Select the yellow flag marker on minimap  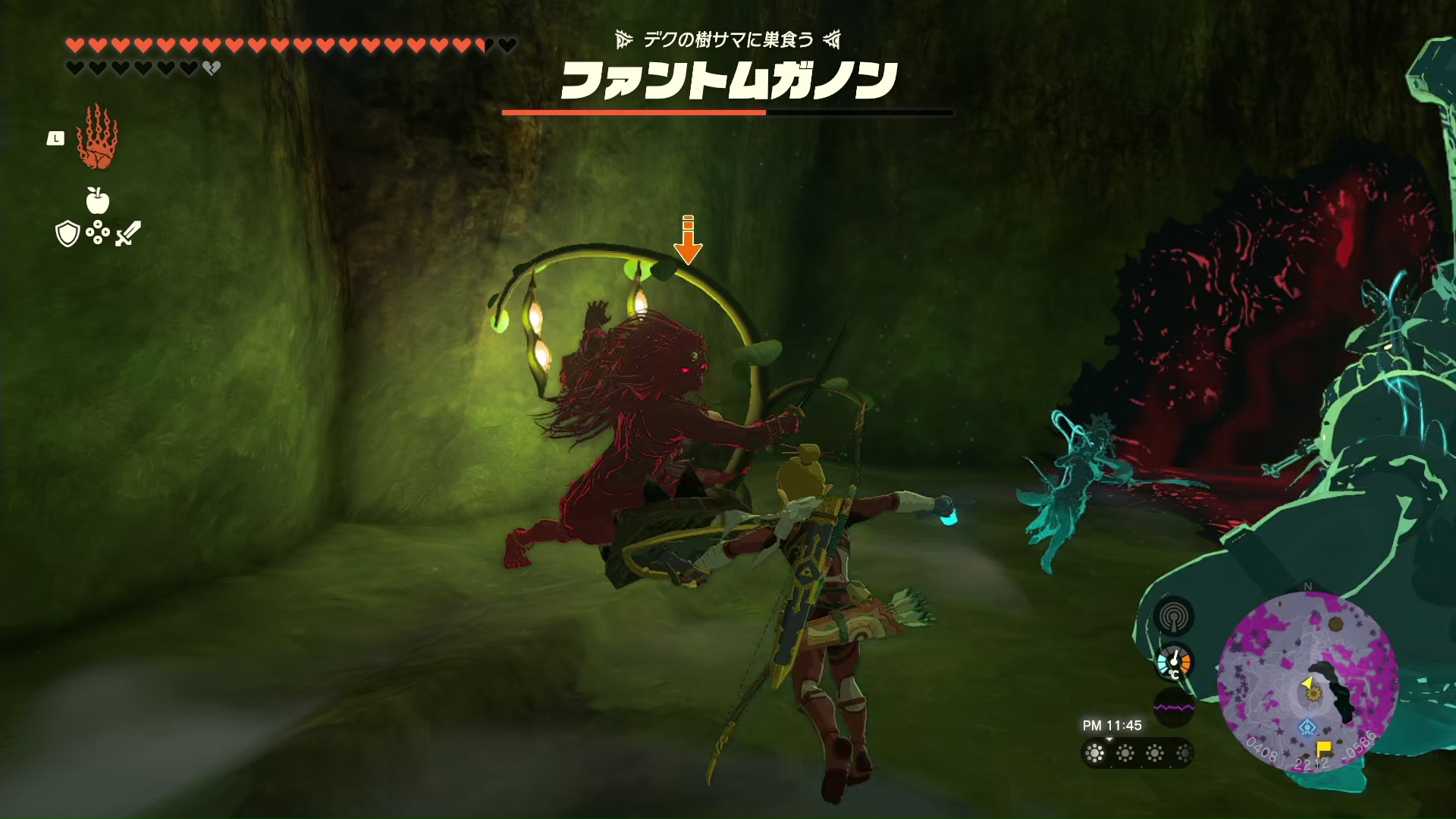1324,748
